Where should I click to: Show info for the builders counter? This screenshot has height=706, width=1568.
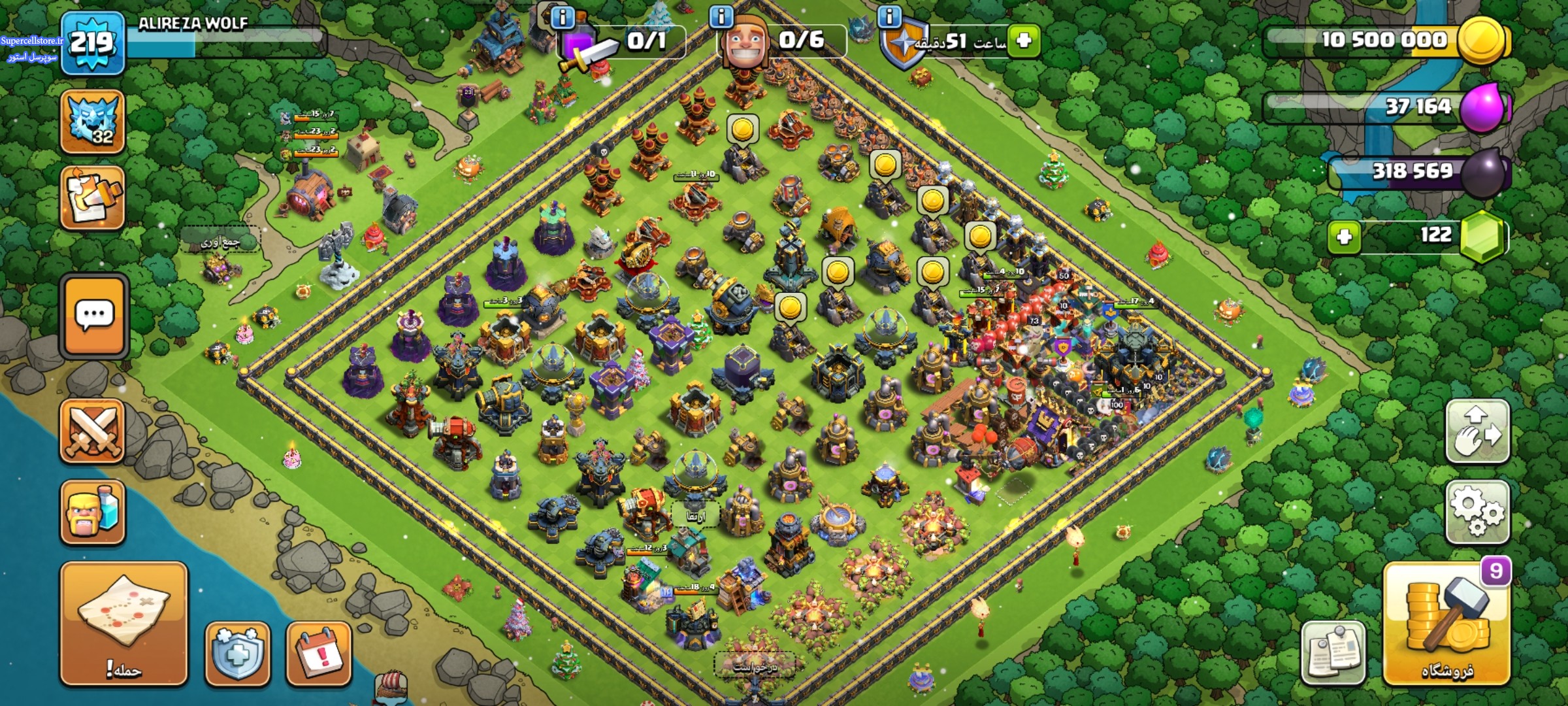pos(721,17)
